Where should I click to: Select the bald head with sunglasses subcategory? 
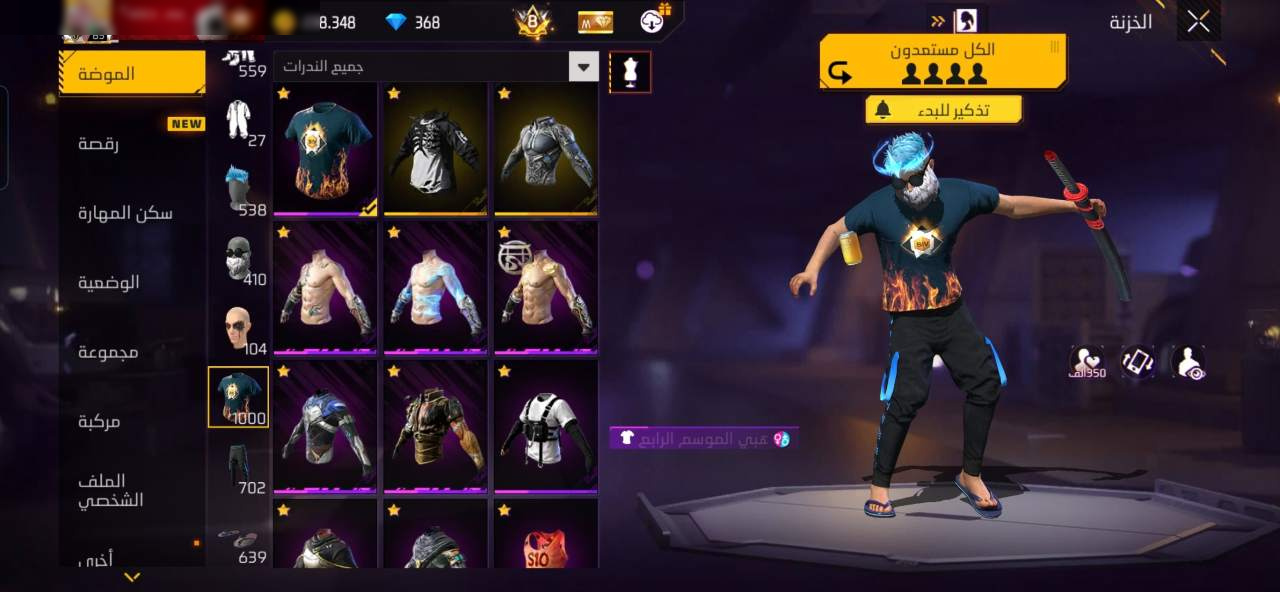(x=238, y=328)
